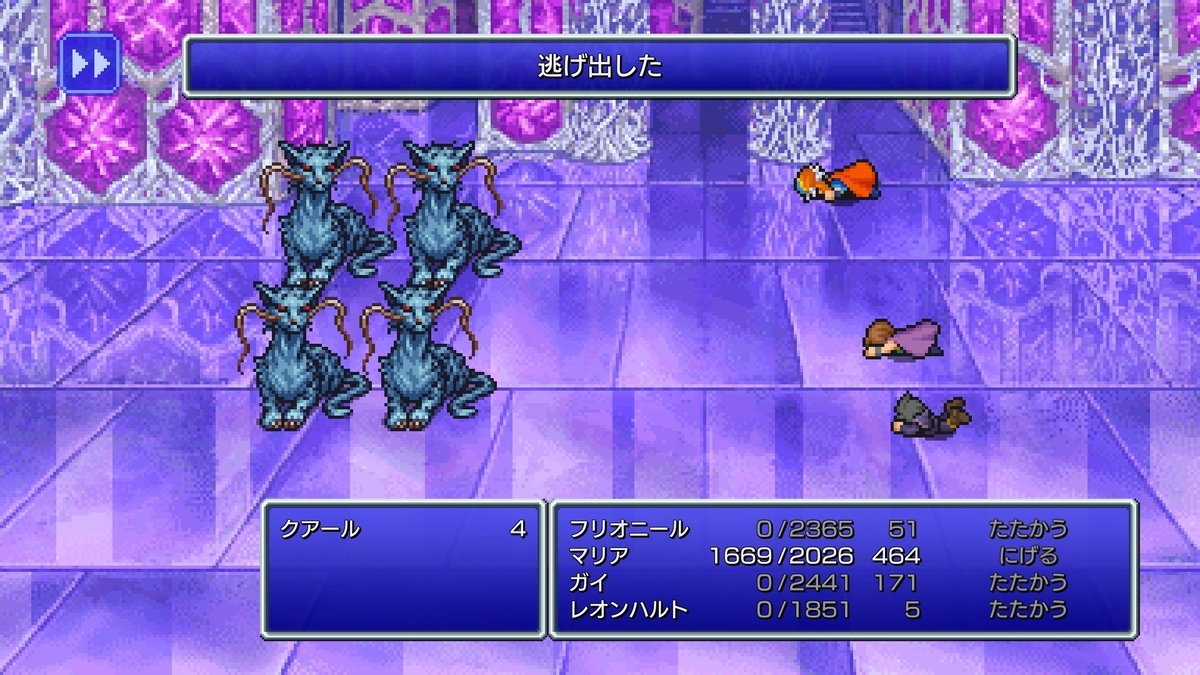Choose Guy's row in the party list

coord(588,582)
